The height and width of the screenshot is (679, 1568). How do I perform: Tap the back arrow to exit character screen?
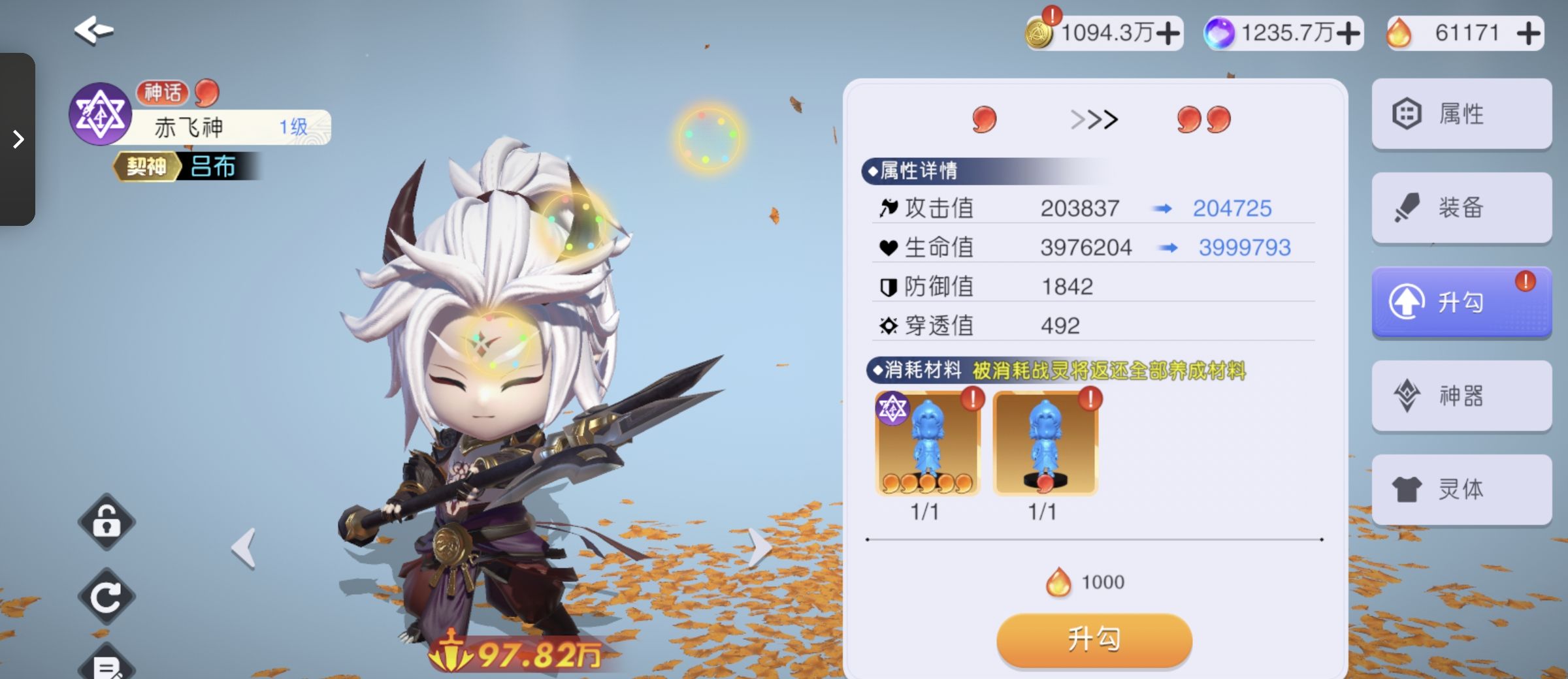(x=94, y=29)
